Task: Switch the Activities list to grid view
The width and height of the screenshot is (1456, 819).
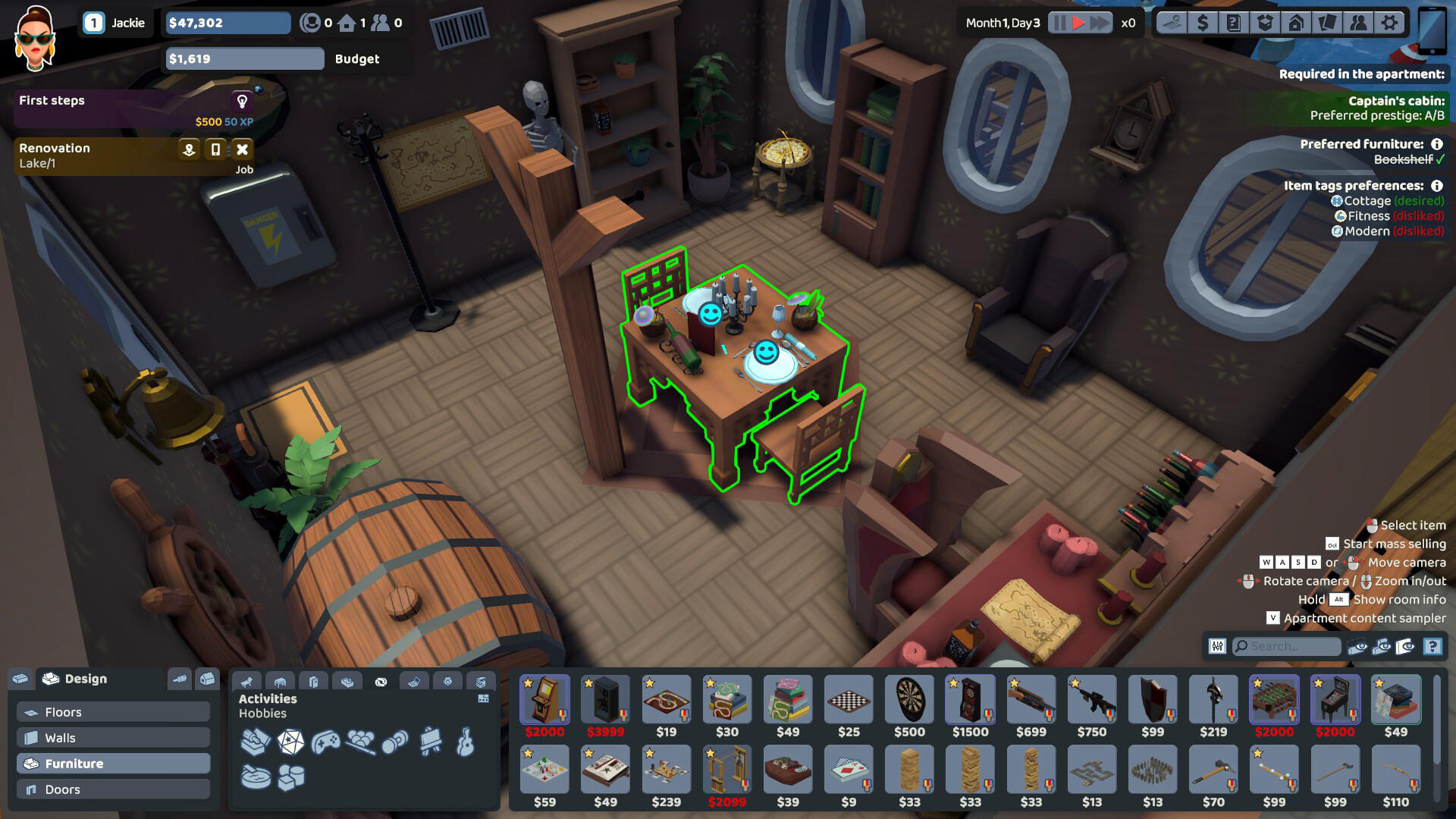Action: click(484, 698)
